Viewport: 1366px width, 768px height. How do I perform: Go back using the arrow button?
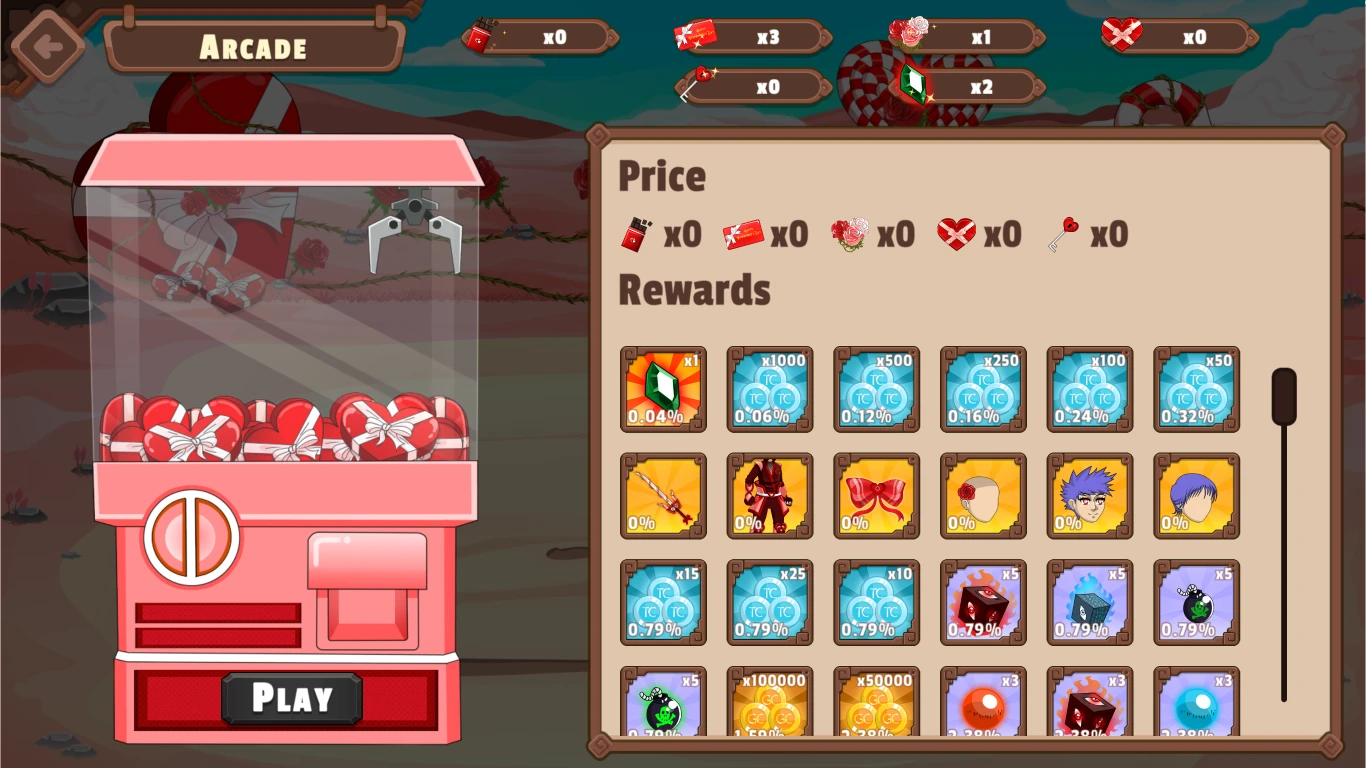point(47,46)
